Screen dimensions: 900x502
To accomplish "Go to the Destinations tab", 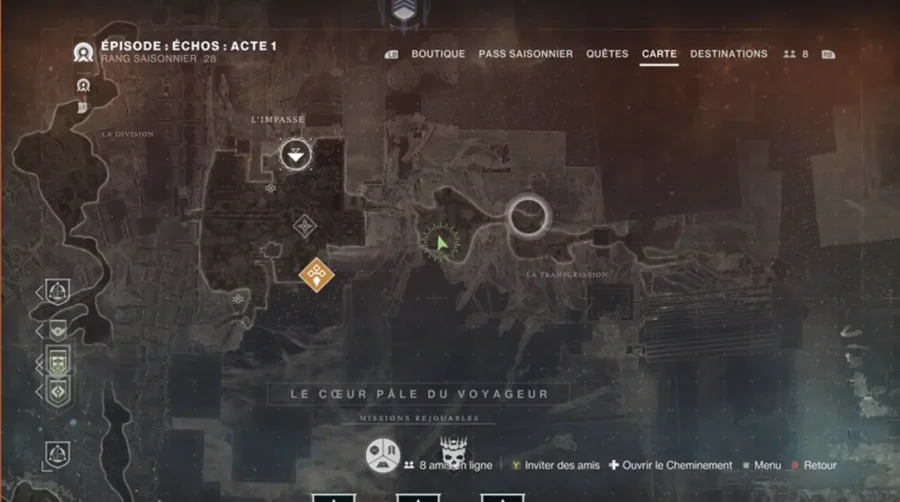I will [x=728, y=54].
